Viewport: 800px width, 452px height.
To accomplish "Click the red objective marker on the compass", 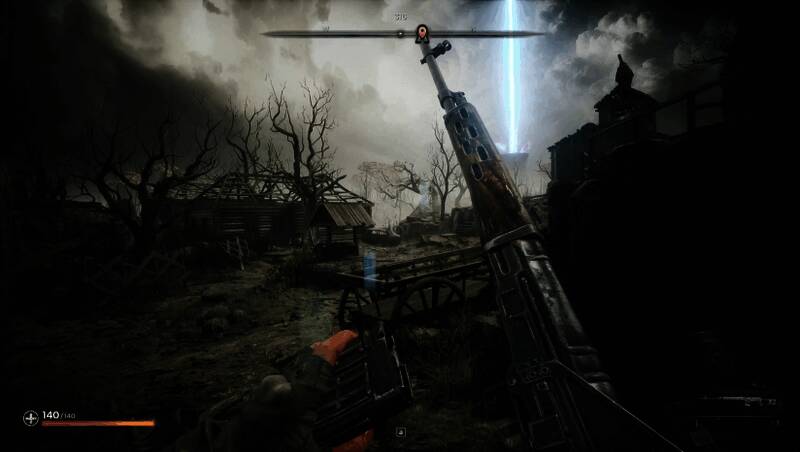I will [x=422, y=32].
